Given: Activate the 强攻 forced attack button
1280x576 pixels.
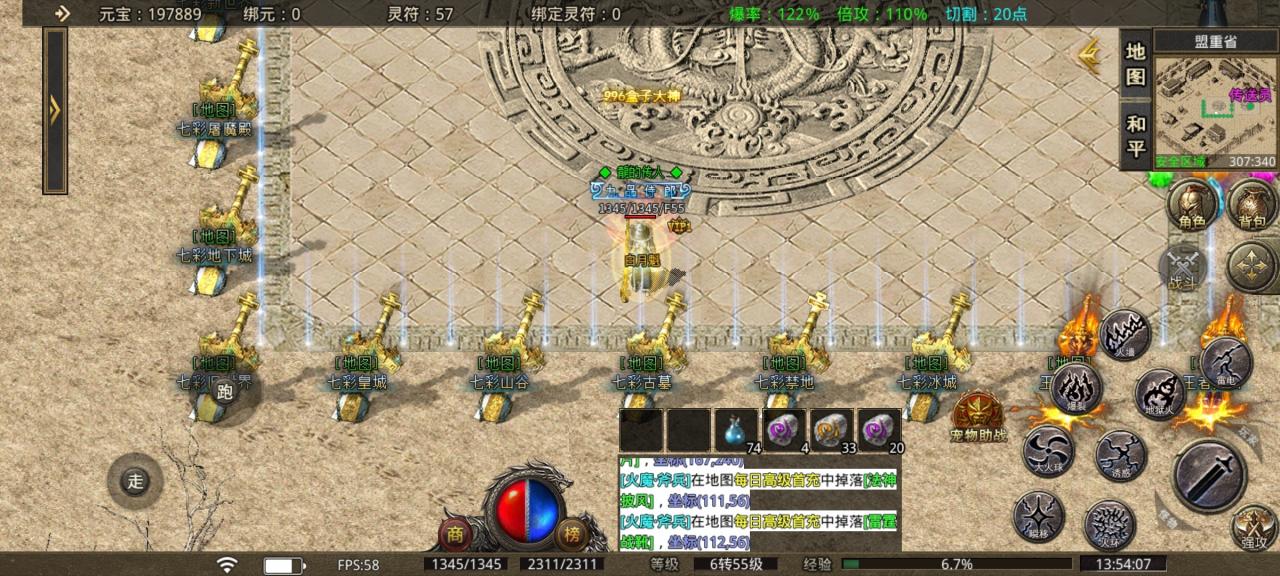Looking at the screenshot, I should pyautogui.click(x=1254, y=528).
